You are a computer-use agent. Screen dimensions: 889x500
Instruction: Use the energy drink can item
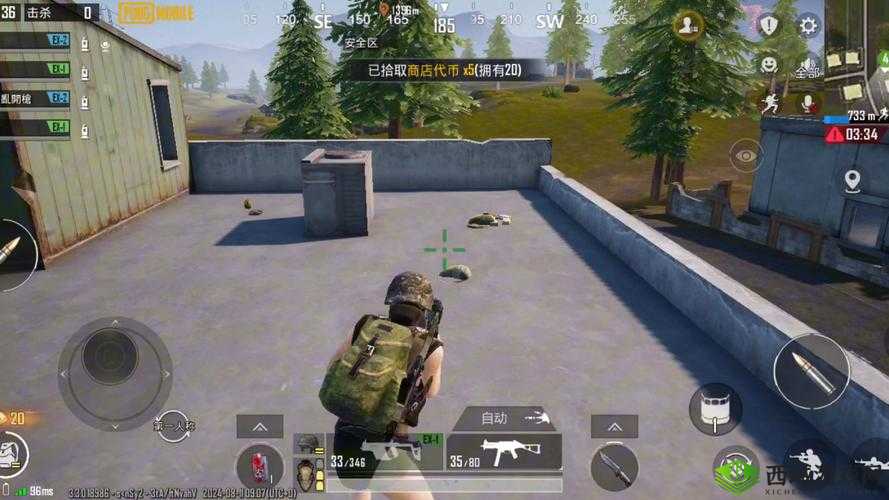[259, 466]
